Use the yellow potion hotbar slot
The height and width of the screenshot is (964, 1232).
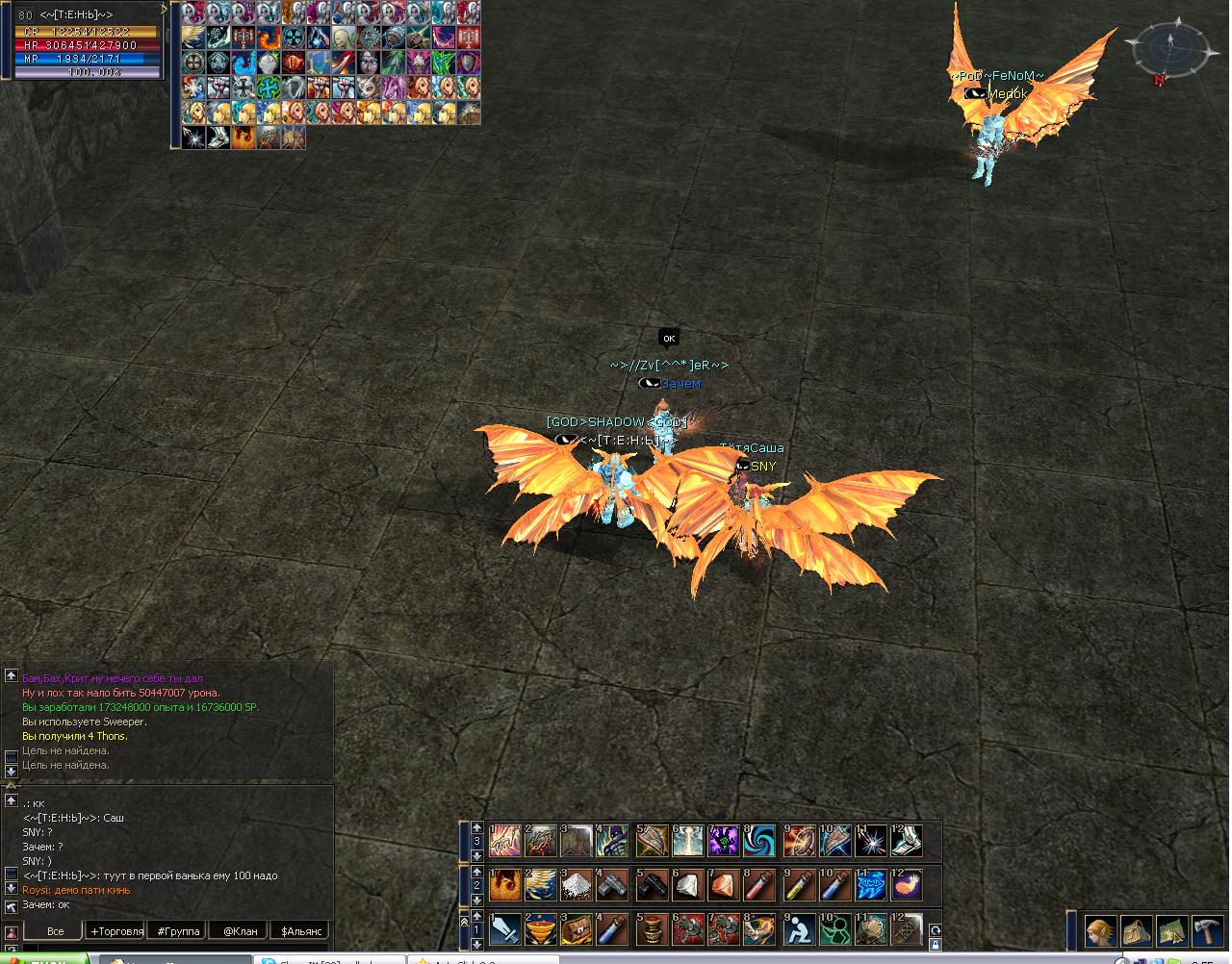799,885
